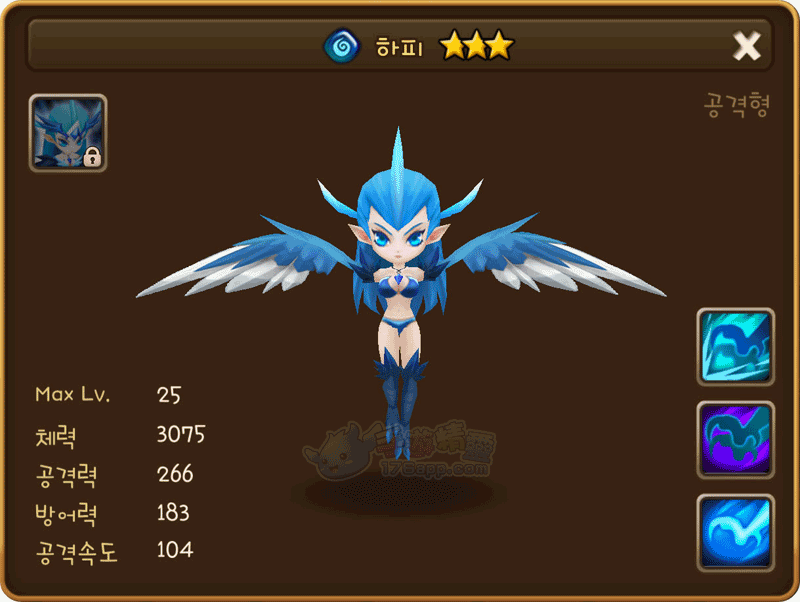View the purple background skill icon
This screenshot has height=602, width=800.
735,440
